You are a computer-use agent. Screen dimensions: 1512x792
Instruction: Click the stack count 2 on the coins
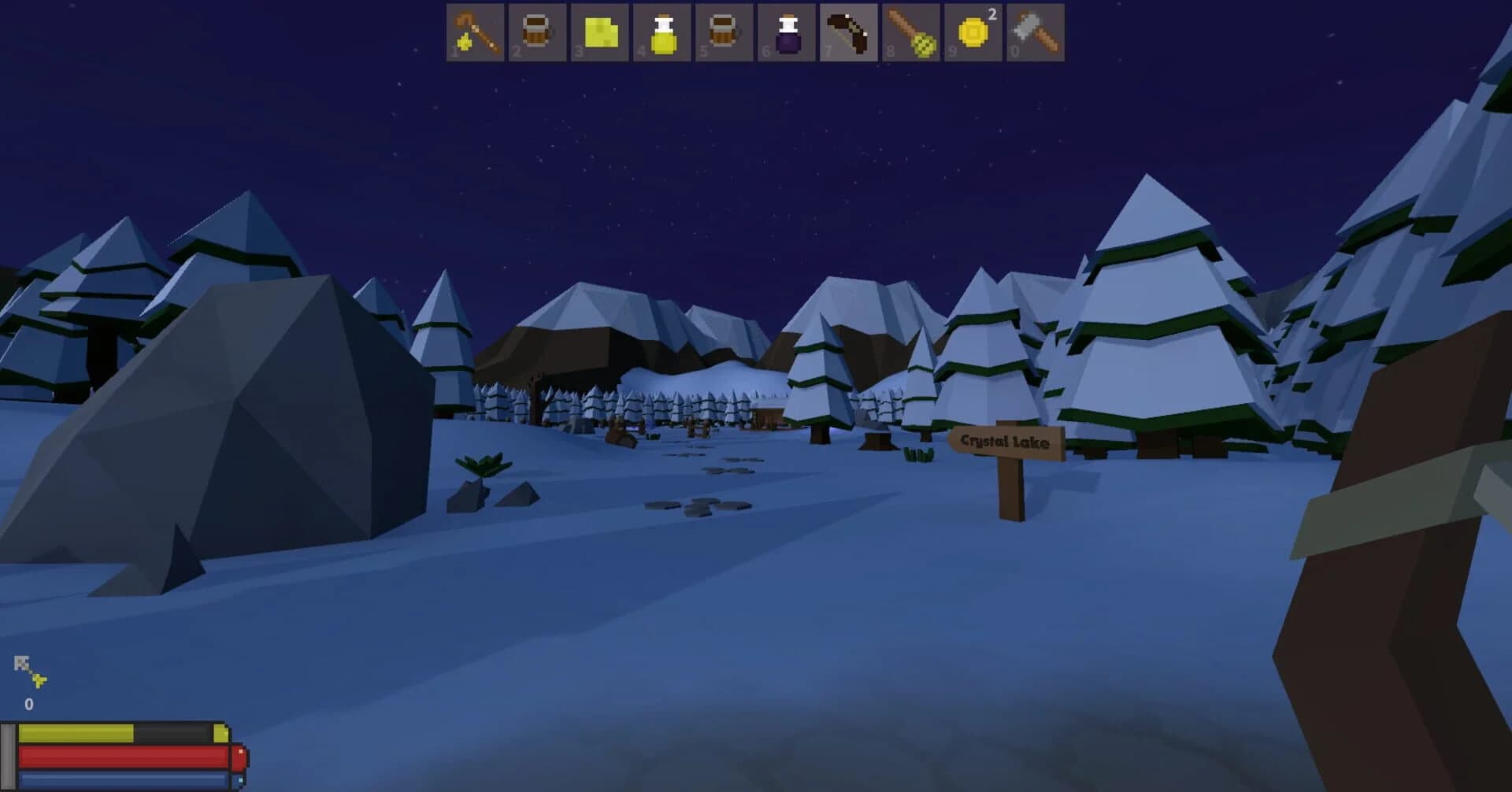click(x=991, y=11)
